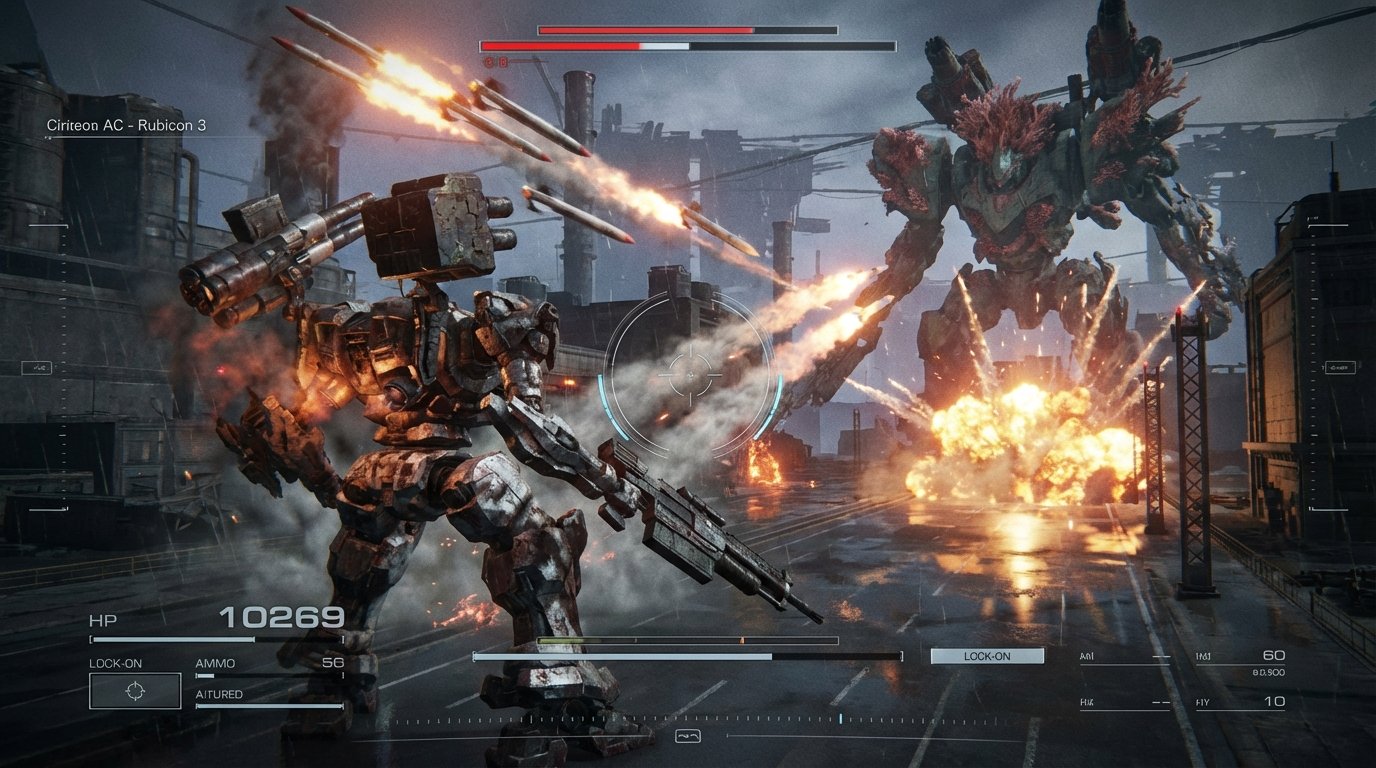
Task: Enable the AITURED status indicator
Action: (x=218, y=693)
